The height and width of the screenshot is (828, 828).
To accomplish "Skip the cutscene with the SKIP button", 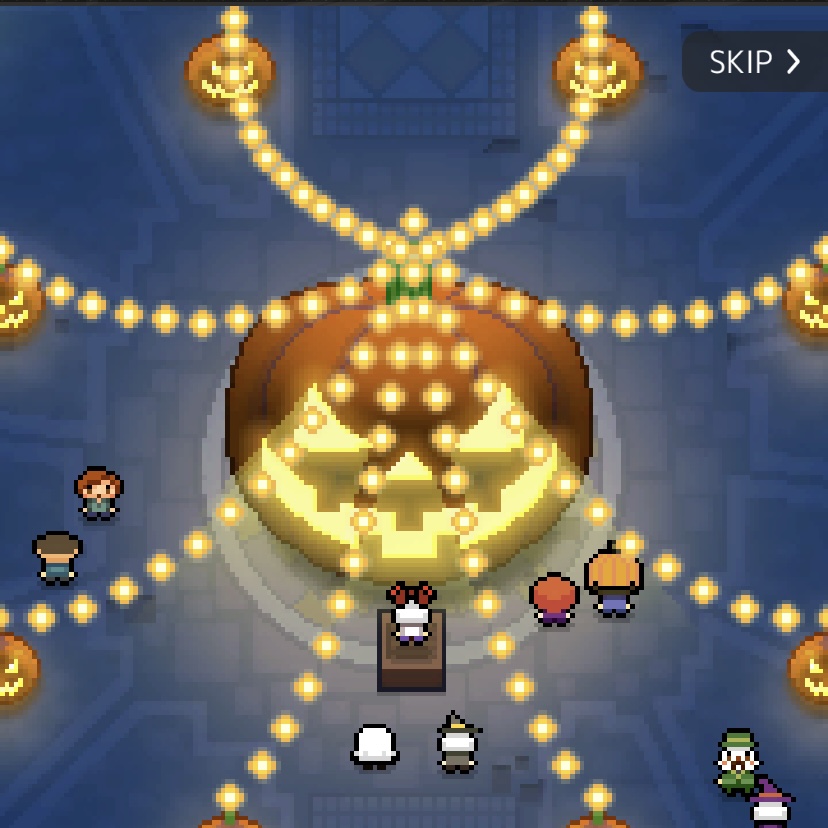I will click(x=755, y=62).
